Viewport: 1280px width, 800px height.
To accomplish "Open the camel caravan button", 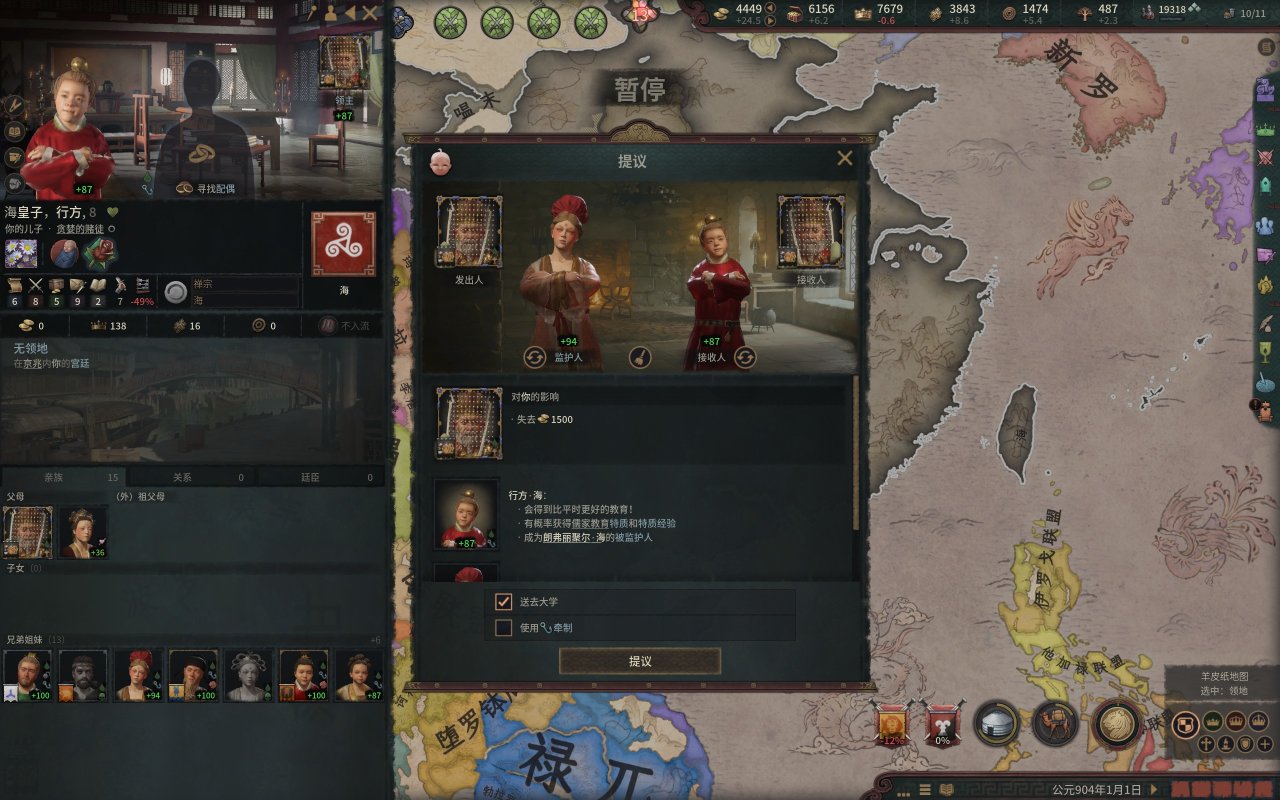I will tap(1055, 722).
